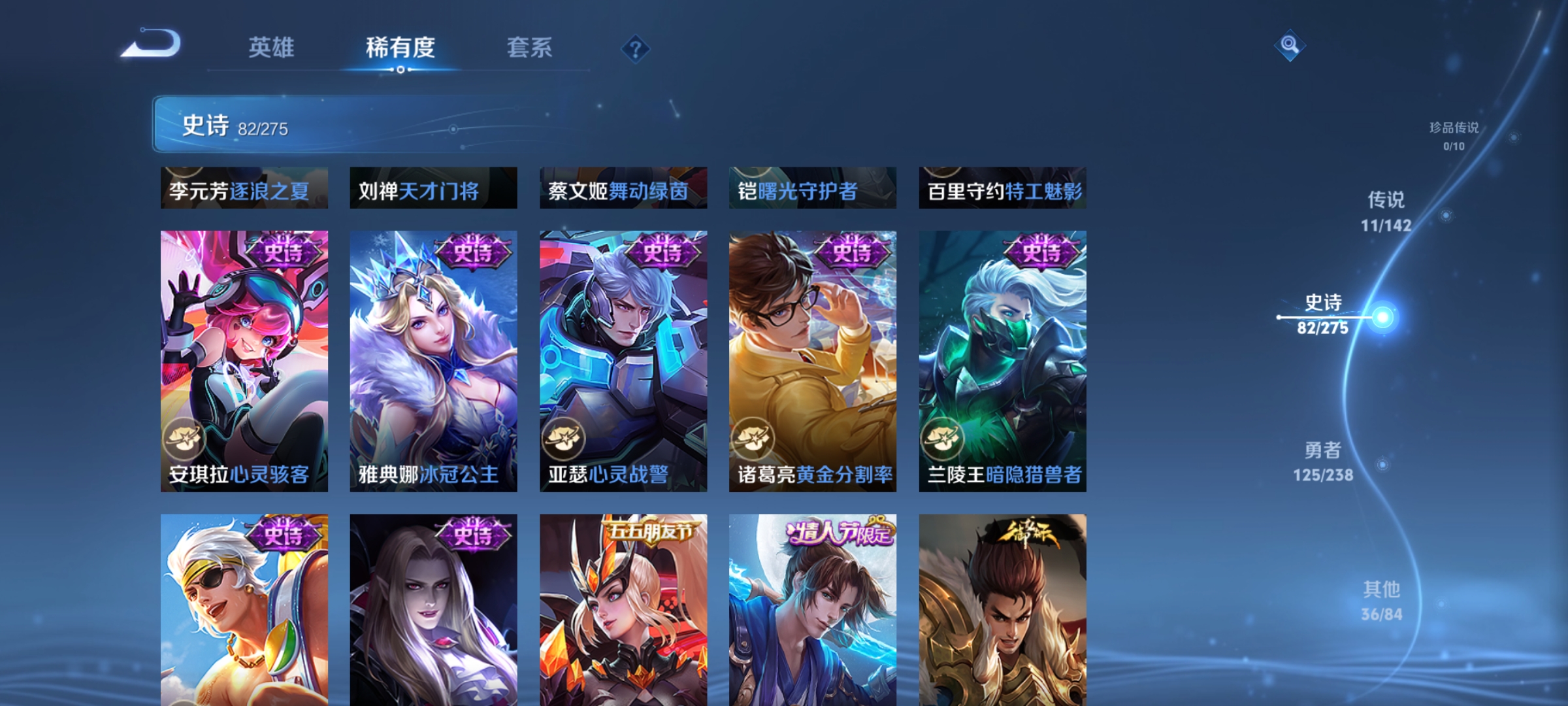Screen dimensions: 1568x706
Task: Click the 刘禅 天才门将 skin label
Action: pyautogui.click(x=416, y=192)
